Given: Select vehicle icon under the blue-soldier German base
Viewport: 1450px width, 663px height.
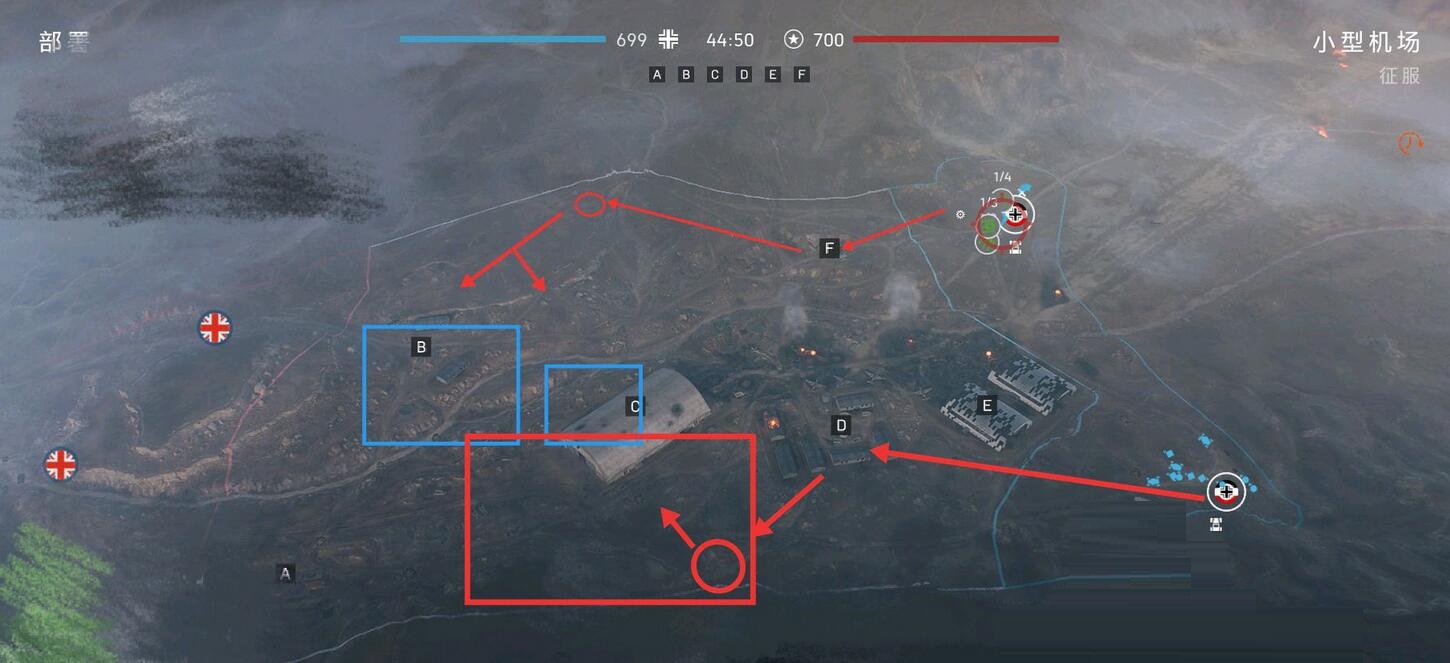Looking at the screenshot, I should point(1216,524).
